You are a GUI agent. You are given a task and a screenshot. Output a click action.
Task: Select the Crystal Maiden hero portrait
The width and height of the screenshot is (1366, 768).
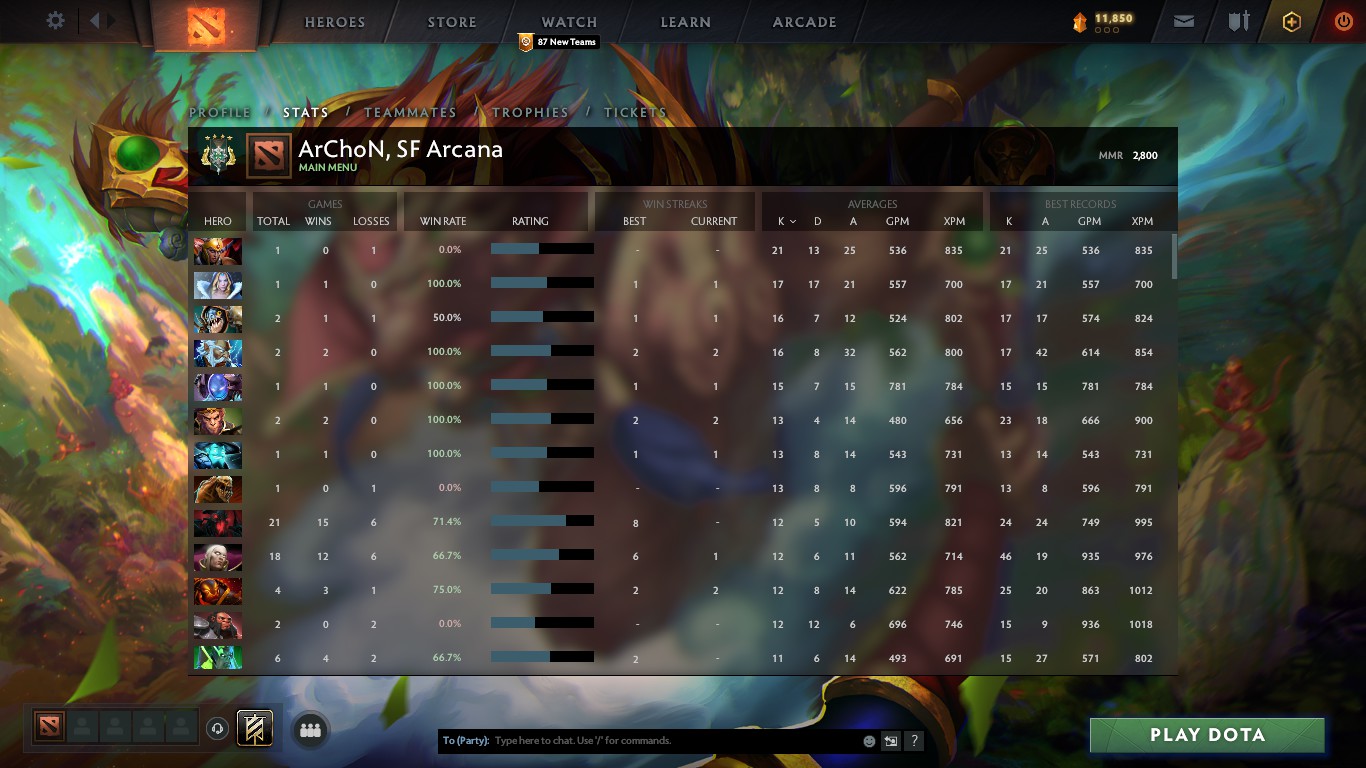218,285
